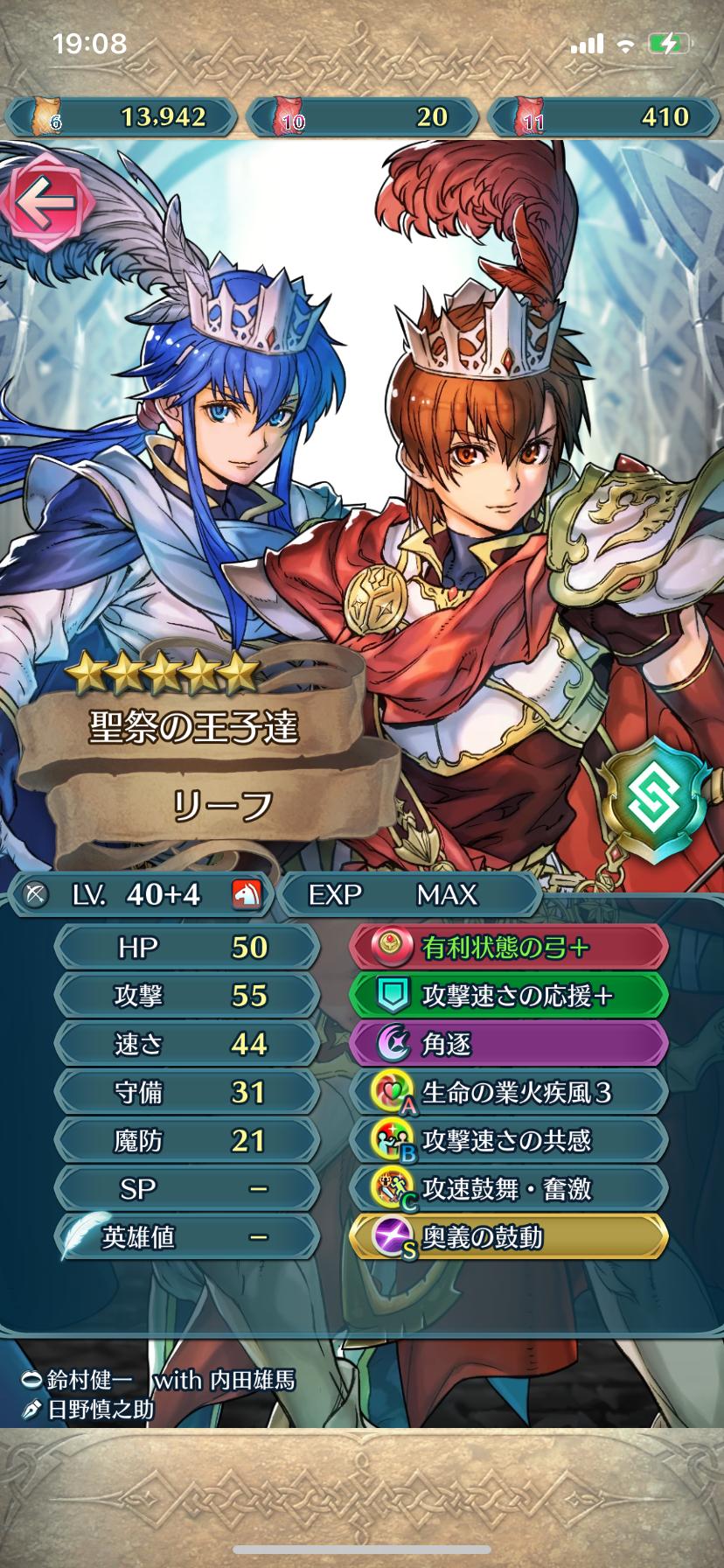The image size is (724, 1568).
Task: Tap the SP skill points row
Action: coord(186,1189)
